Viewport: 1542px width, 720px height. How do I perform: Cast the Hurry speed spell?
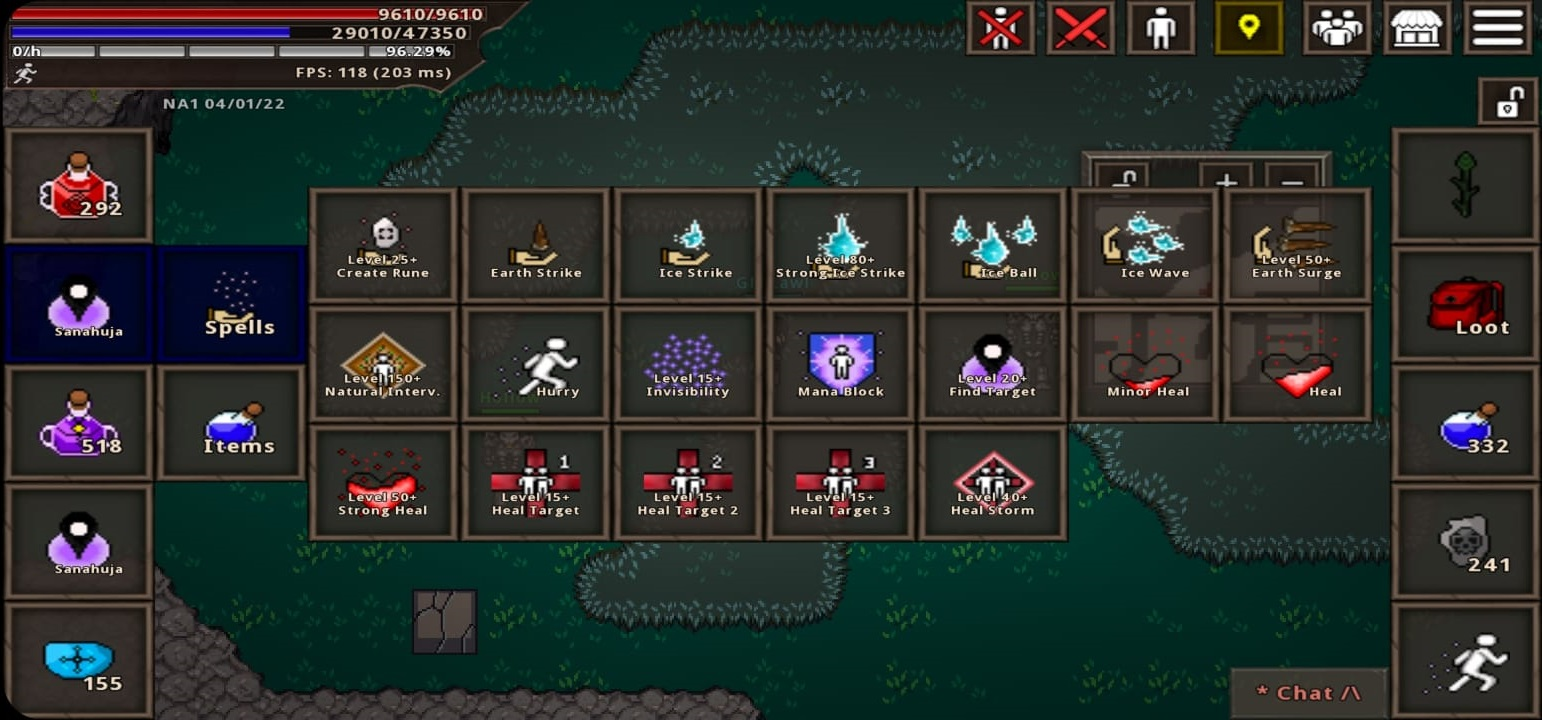click(x=535, y=362)
